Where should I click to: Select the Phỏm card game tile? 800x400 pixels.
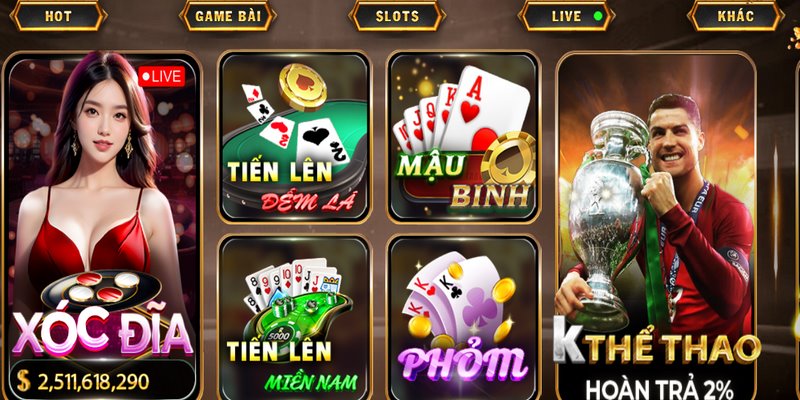463,318
